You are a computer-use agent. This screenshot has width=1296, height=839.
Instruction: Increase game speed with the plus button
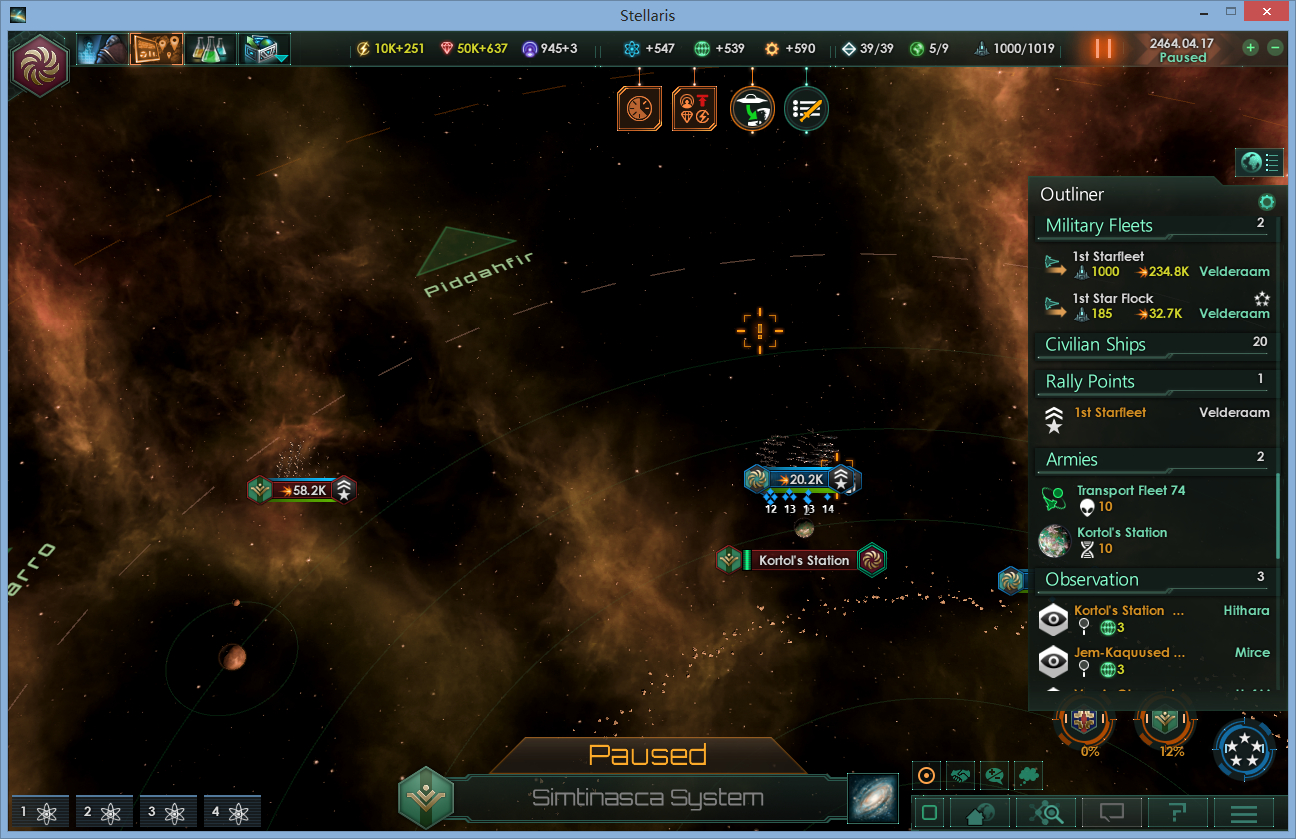point(1250,47)
